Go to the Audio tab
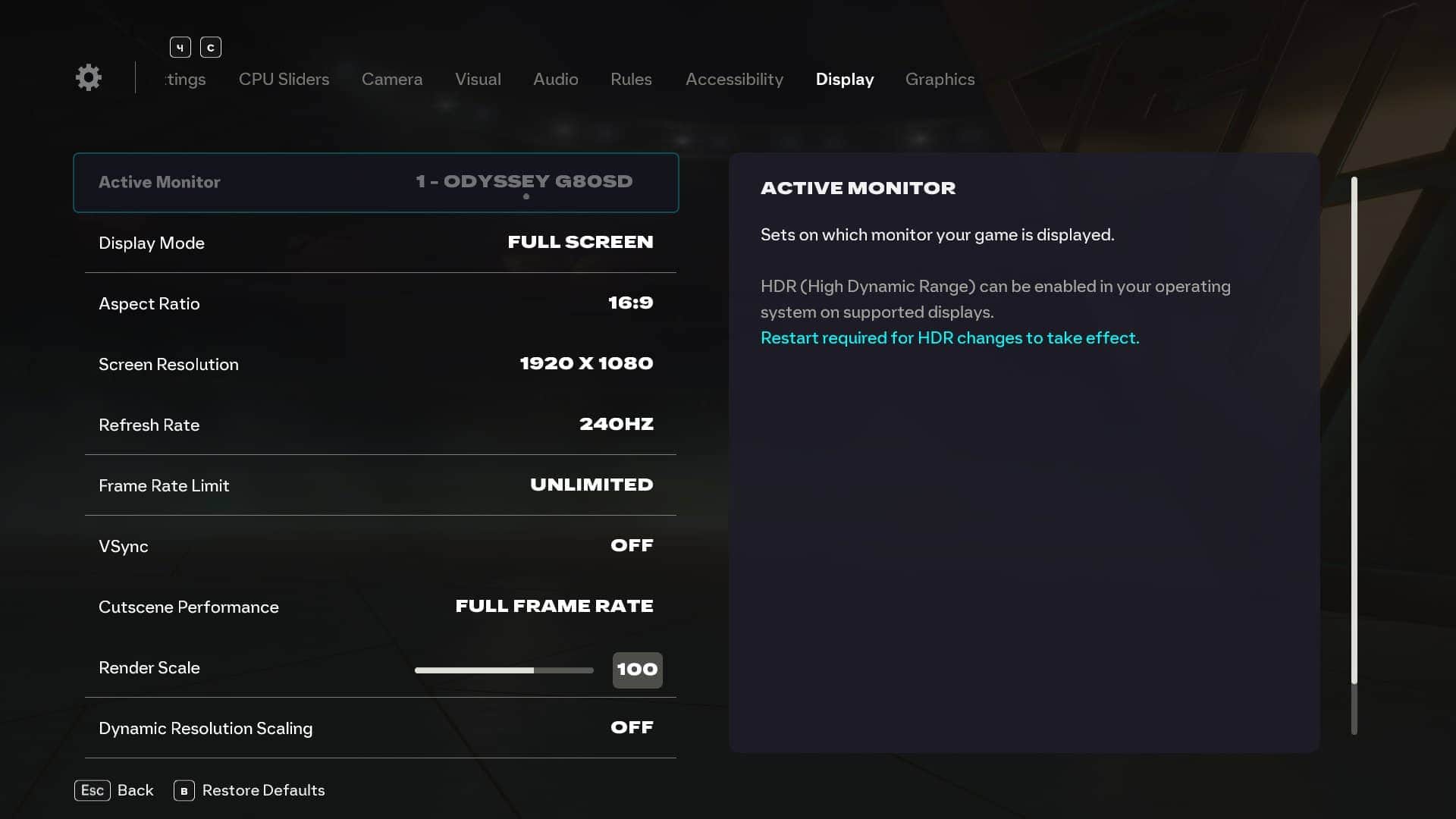Screen dimensions: 1456x819 [555, 80]
